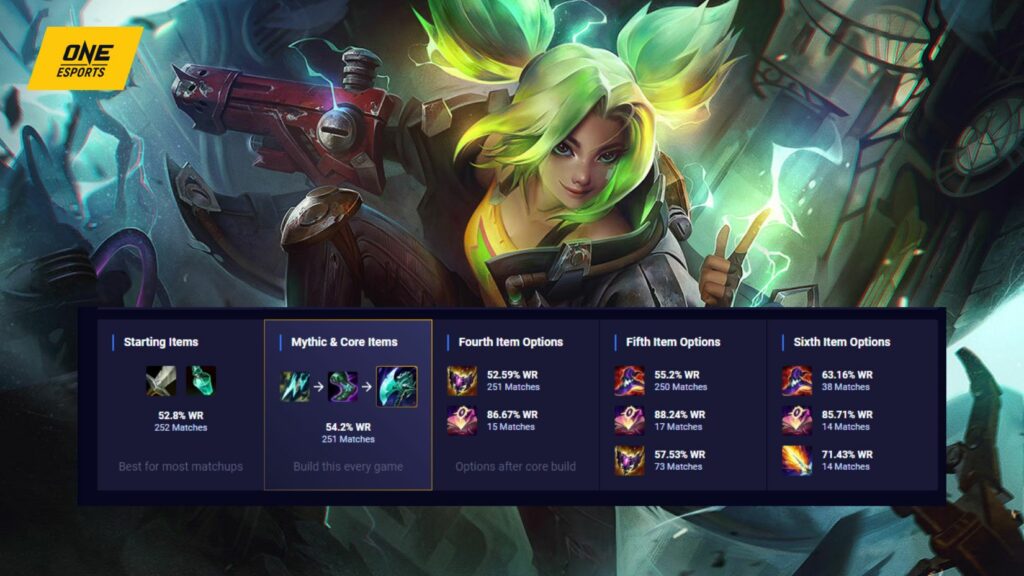Select the green Health Potion starting item
The image size is (1024, 576).
[200, 380]
